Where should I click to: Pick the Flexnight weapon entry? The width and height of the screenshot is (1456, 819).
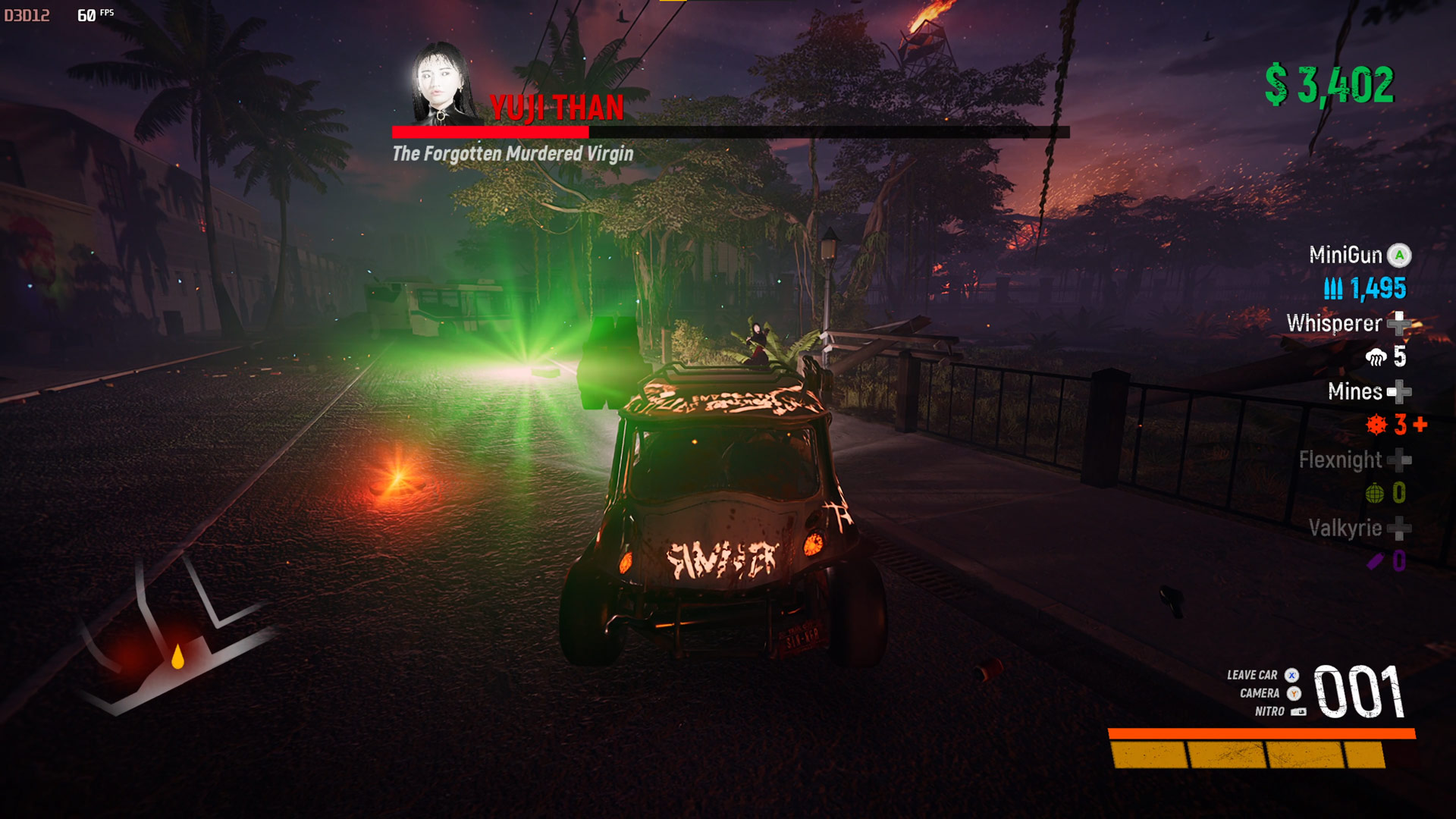point(1341,460)
